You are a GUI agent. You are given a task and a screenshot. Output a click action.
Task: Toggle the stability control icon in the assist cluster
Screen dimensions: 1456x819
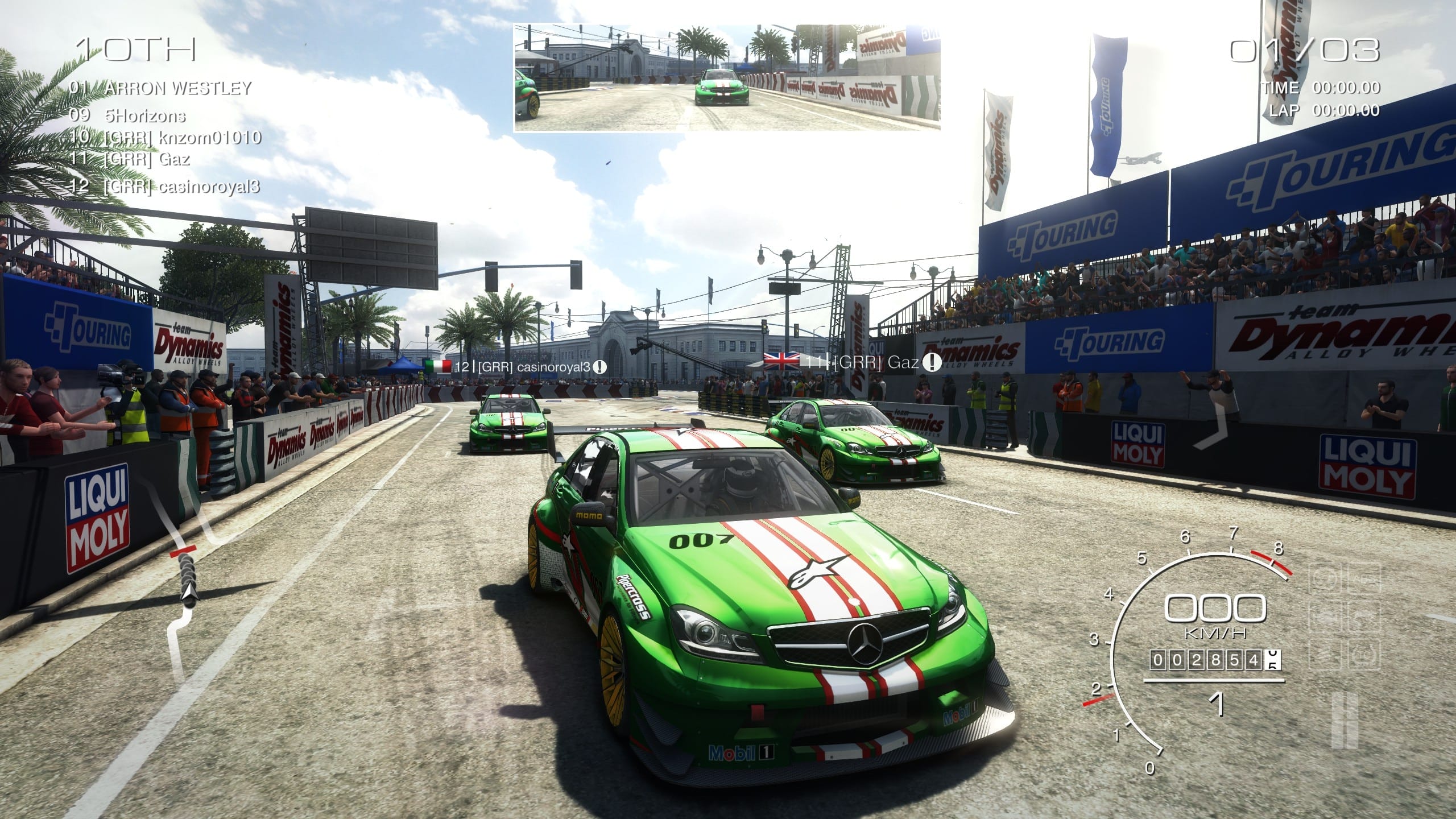(1365, 617)
